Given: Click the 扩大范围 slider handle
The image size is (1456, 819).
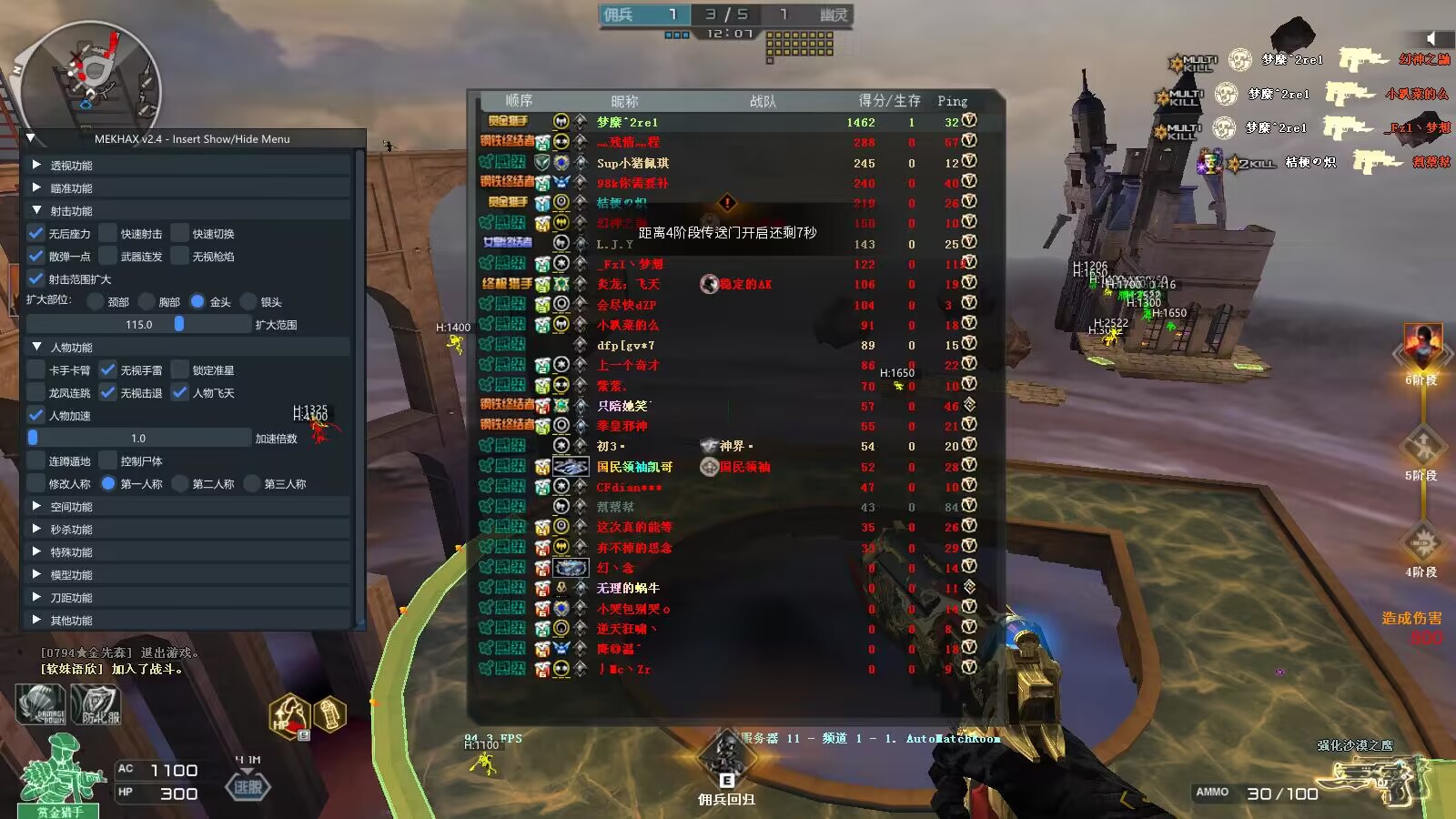Looking at the screenshot, I should pos(179,324).
